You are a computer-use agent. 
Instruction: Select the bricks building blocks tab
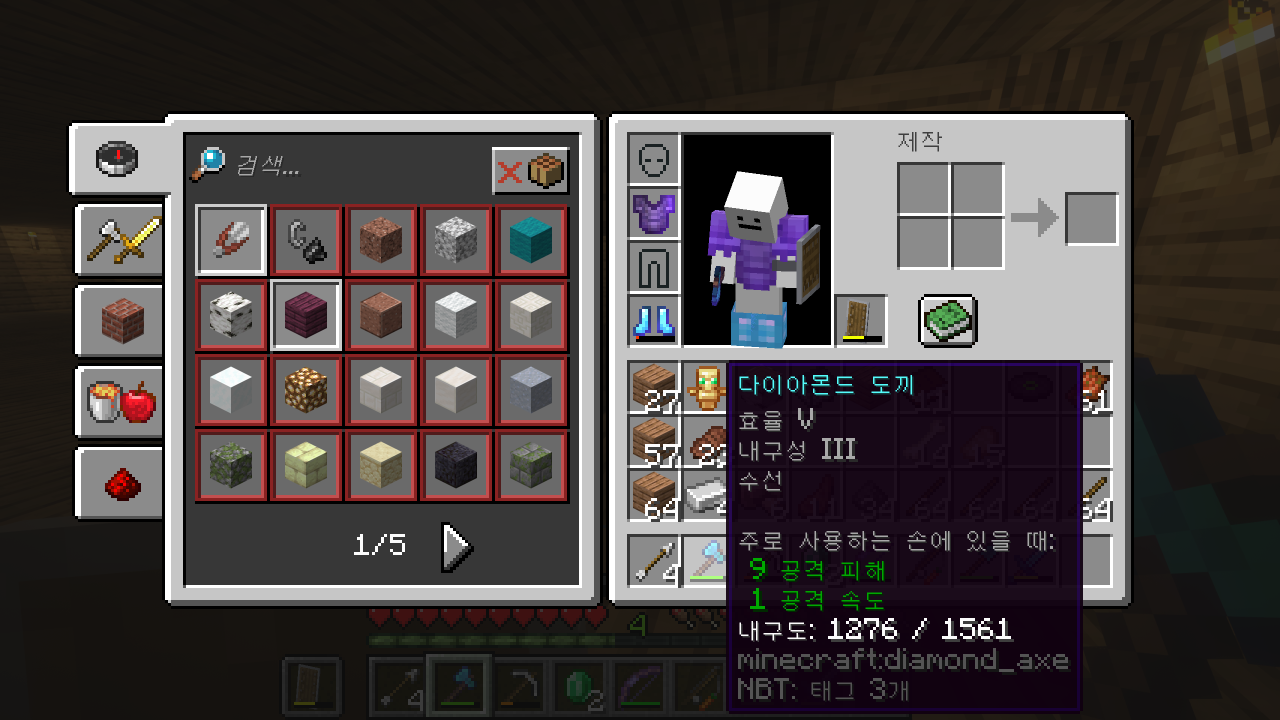[x=122, y=321]
